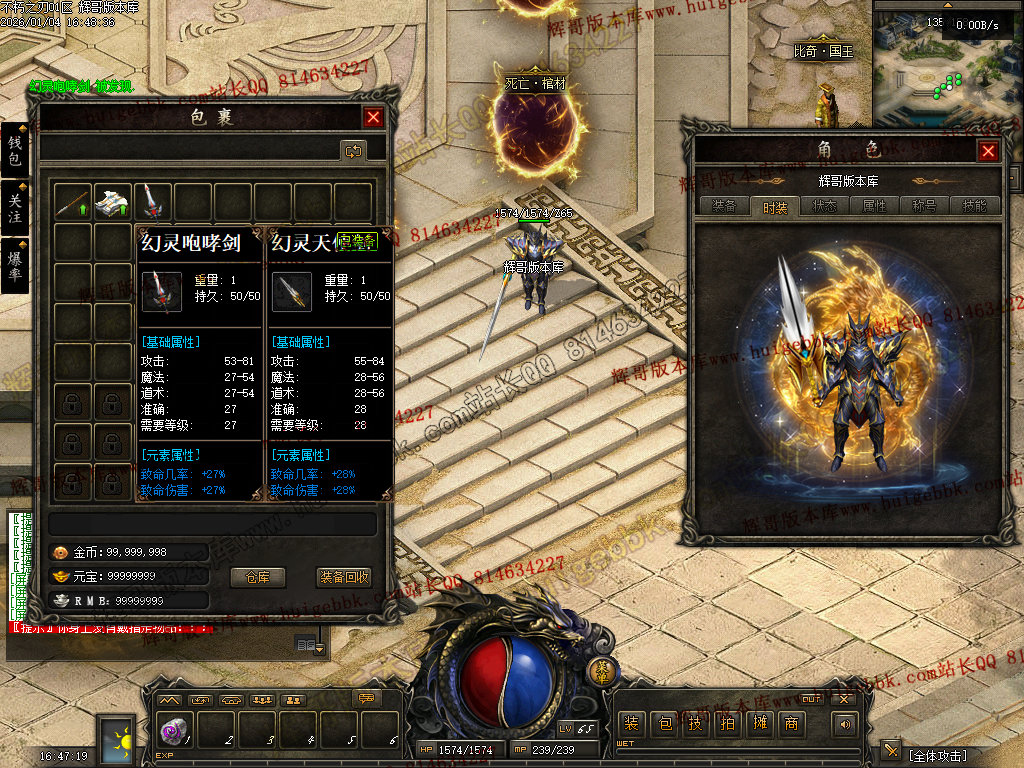The image size is (1024, 768).
Task: Click the 装备回收 equipment recycle button
Action: coord(344,577)
